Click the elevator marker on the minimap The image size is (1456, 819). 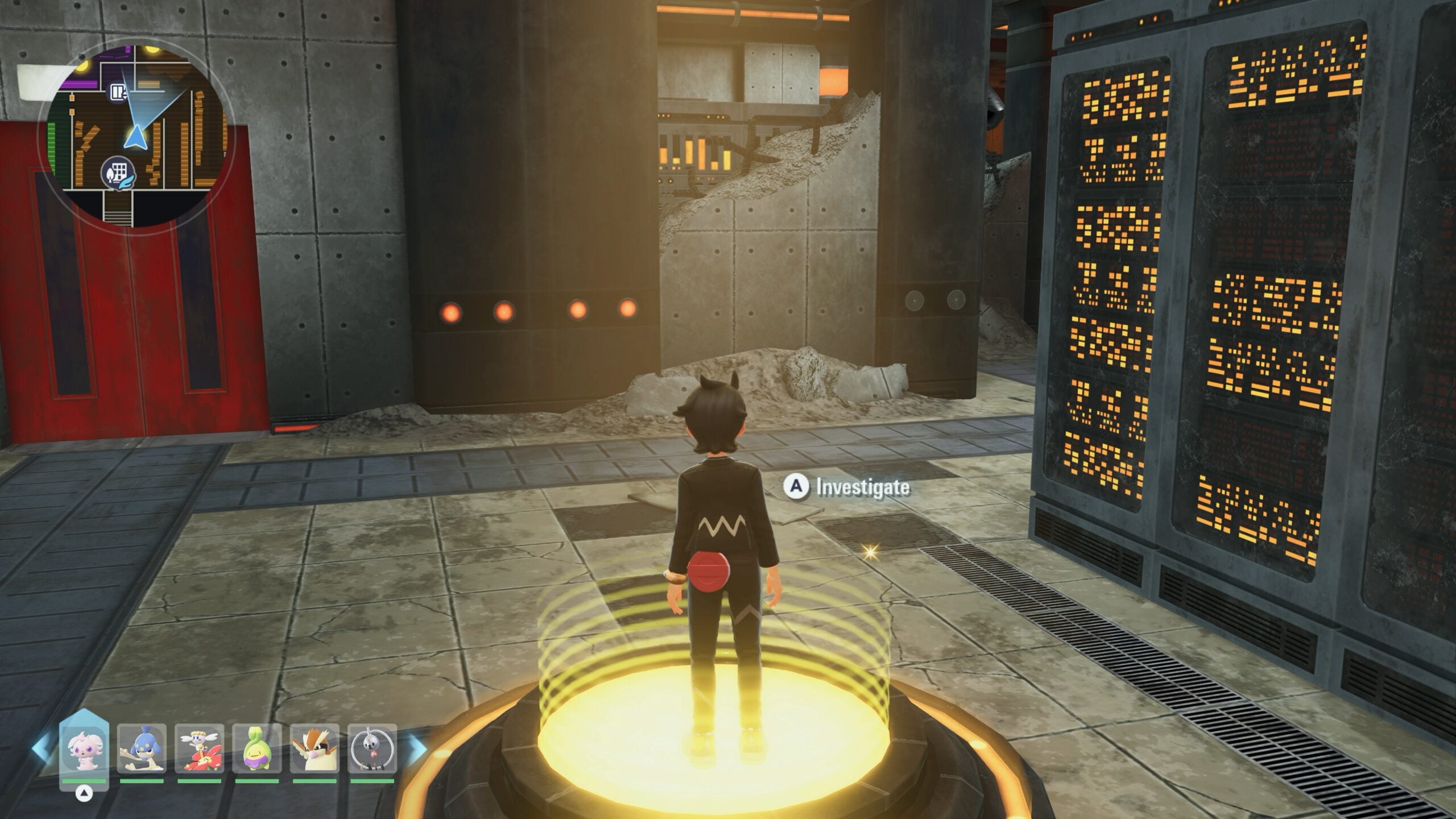[118, 92]
